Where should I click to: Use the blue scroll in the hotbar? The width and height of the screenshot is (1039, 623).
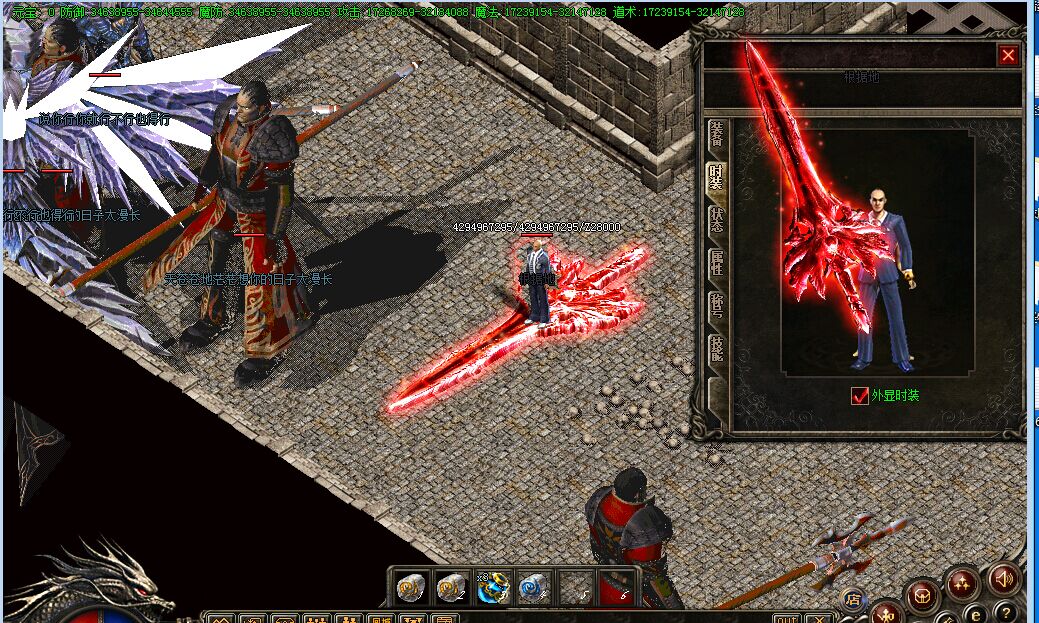coord(535,587)
